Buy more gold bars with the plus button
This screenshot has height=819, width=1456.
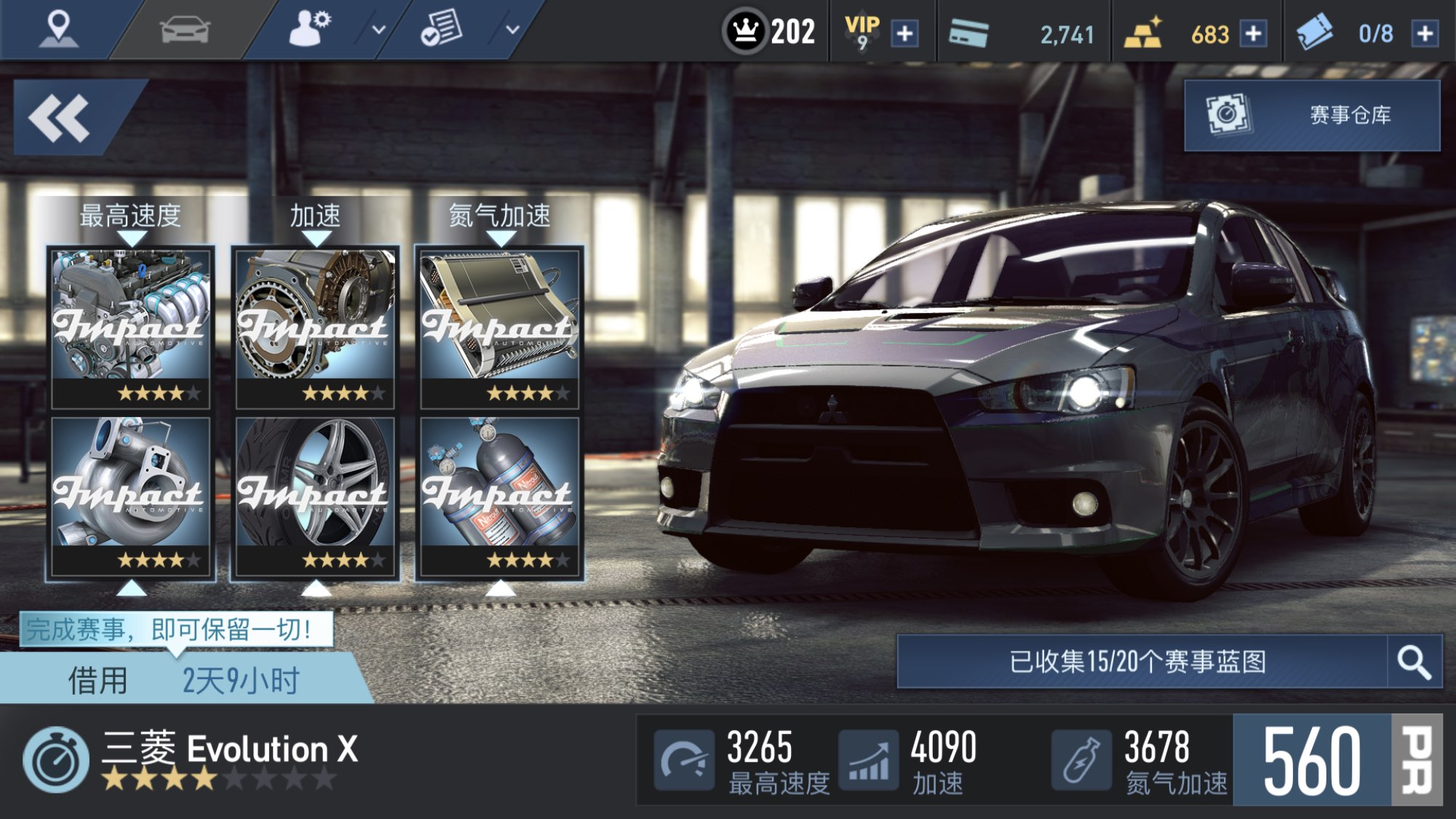[1253, 33]
